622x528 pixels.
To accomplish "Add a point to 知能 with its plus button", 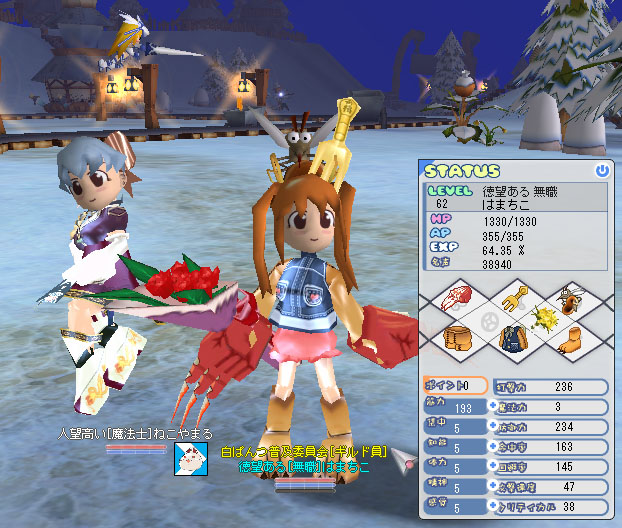I will point(492,447).
